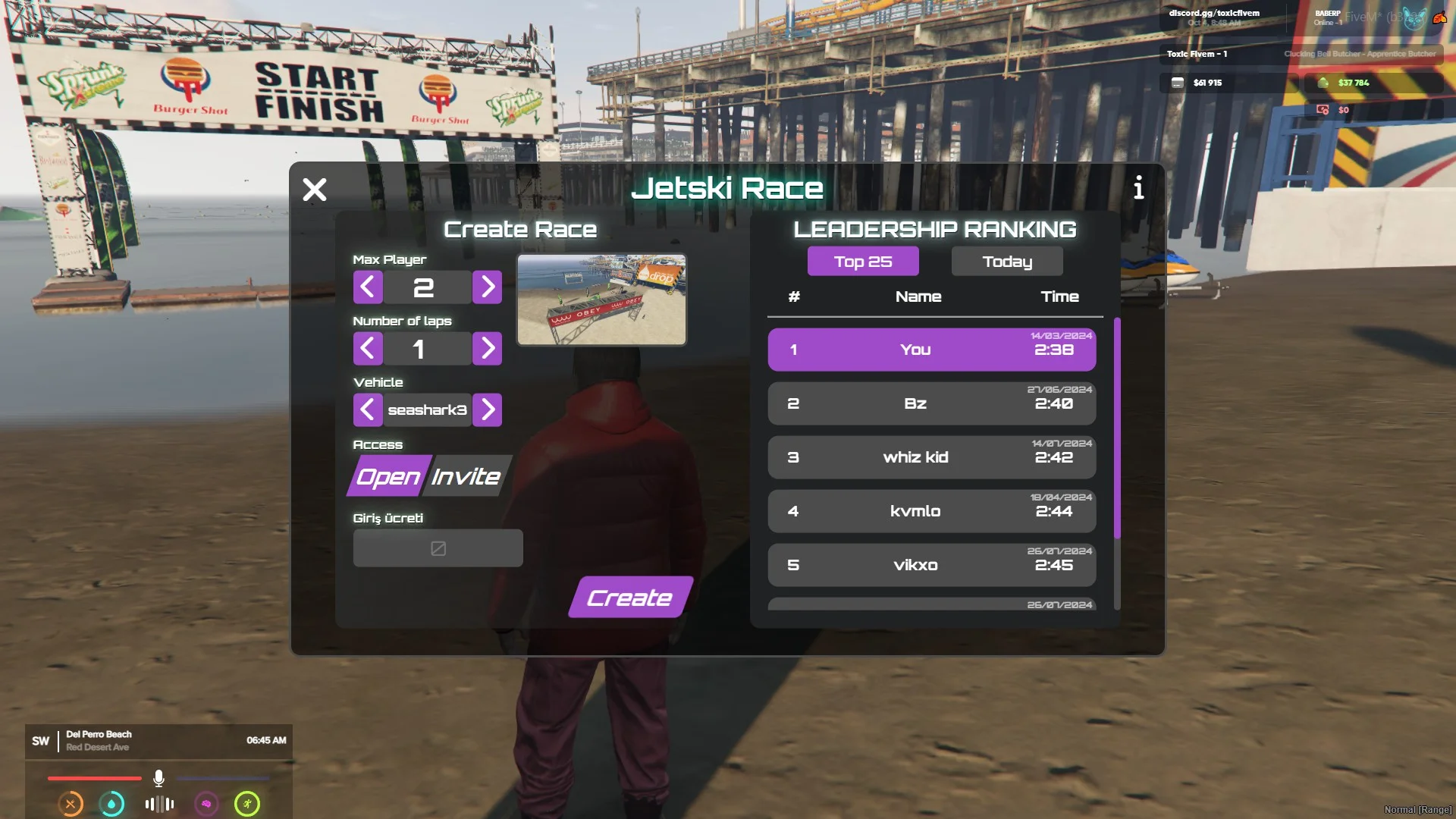Lower the Number of laps

coord(368,349)
